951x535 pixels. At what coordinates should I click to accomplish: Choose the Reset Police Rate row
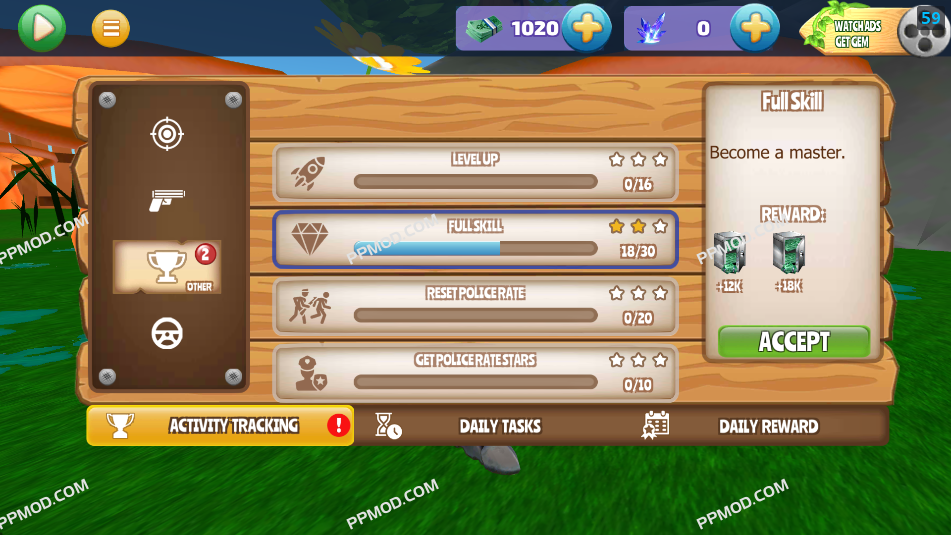pyautogui.click(x=475, y=306)
